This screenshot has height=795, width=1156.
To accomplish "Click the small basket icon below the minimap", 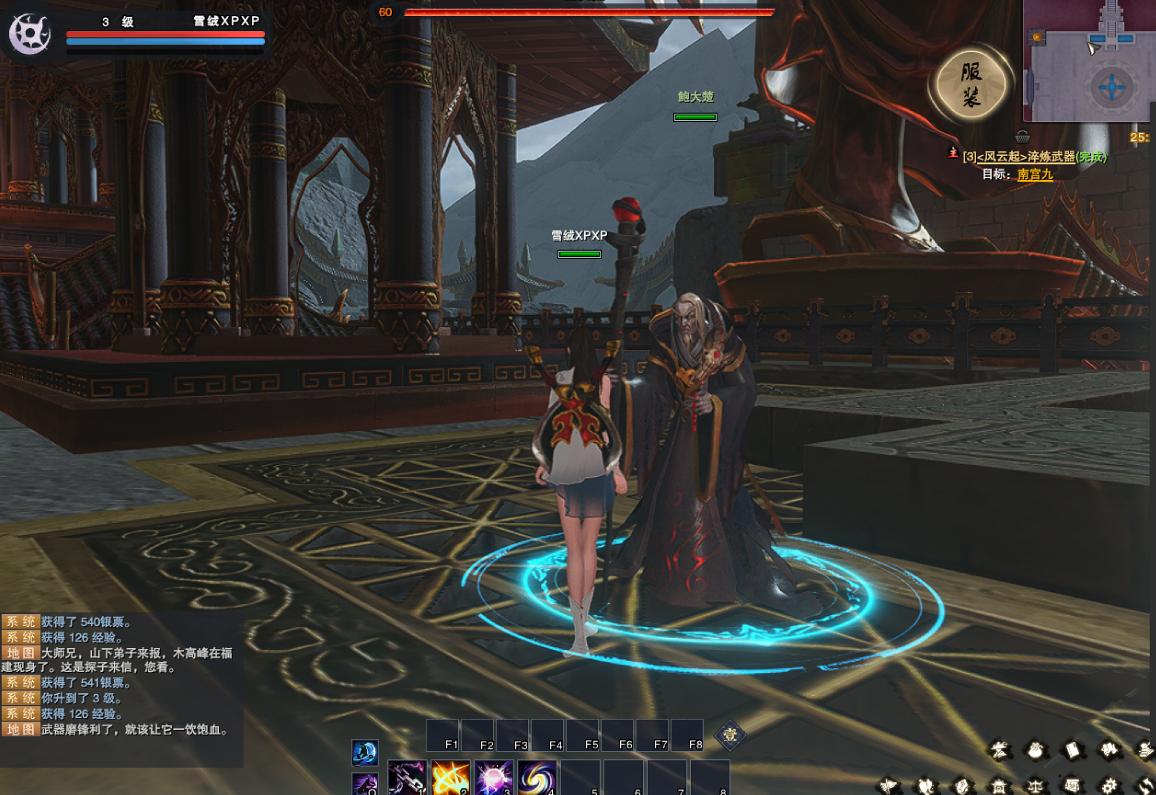I will coord(1022,137).
